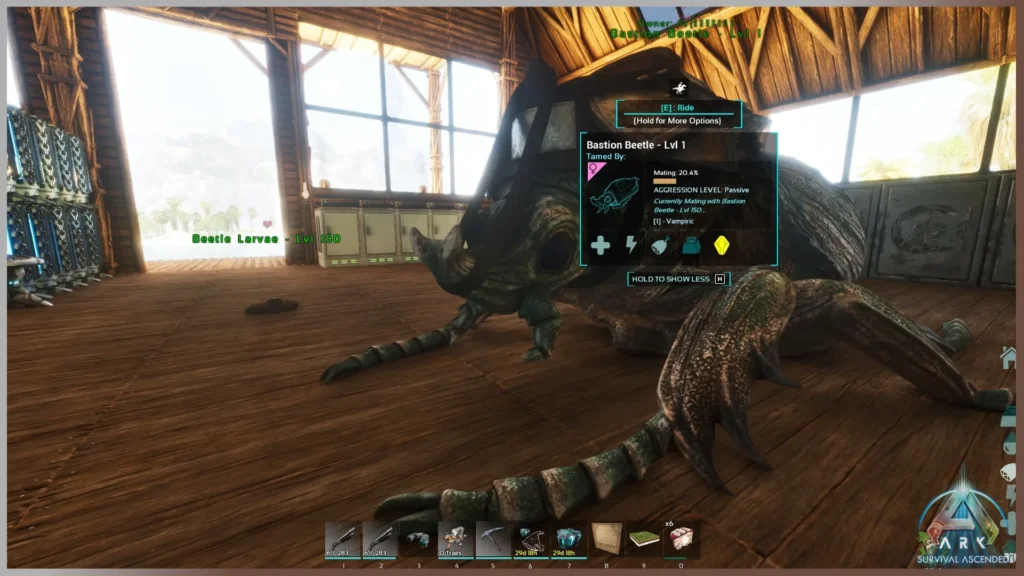
Task: Pick the wooden wall hotbar slot
Action: (606, 538)
